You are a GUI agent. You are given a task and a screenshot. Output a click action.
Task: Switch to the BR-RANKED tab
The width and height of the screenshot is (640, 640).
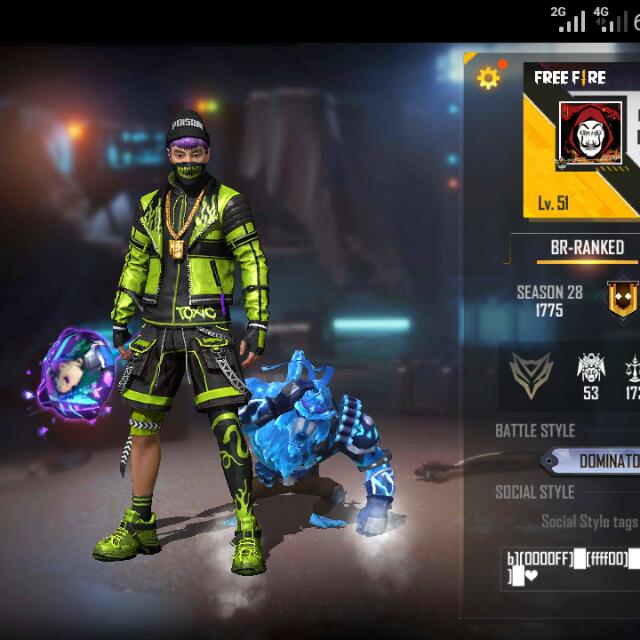(x=587, y=247)
